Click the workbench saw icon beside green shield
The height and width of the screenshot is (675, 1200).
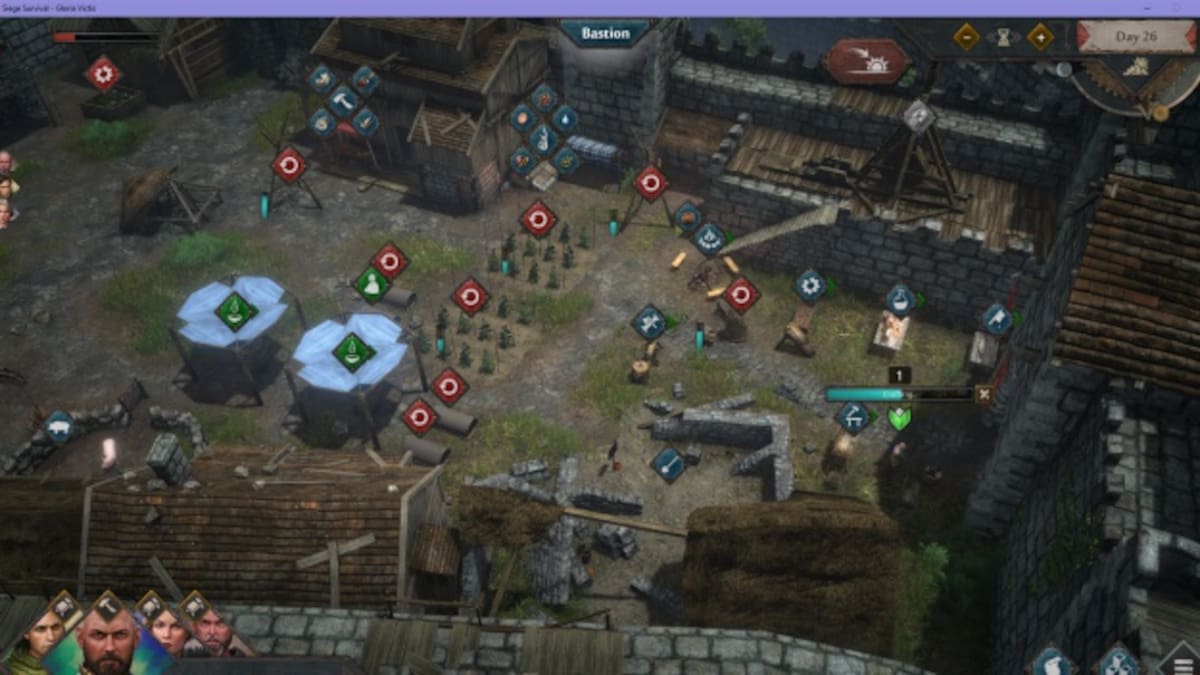(853, 417)
